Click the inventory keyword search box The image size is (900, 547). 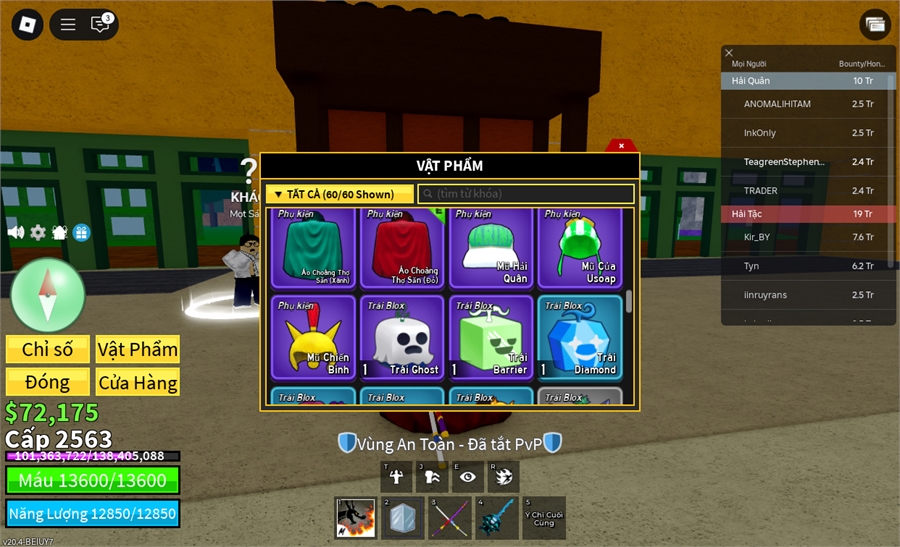pyautogui.click(x=526, y=194)
